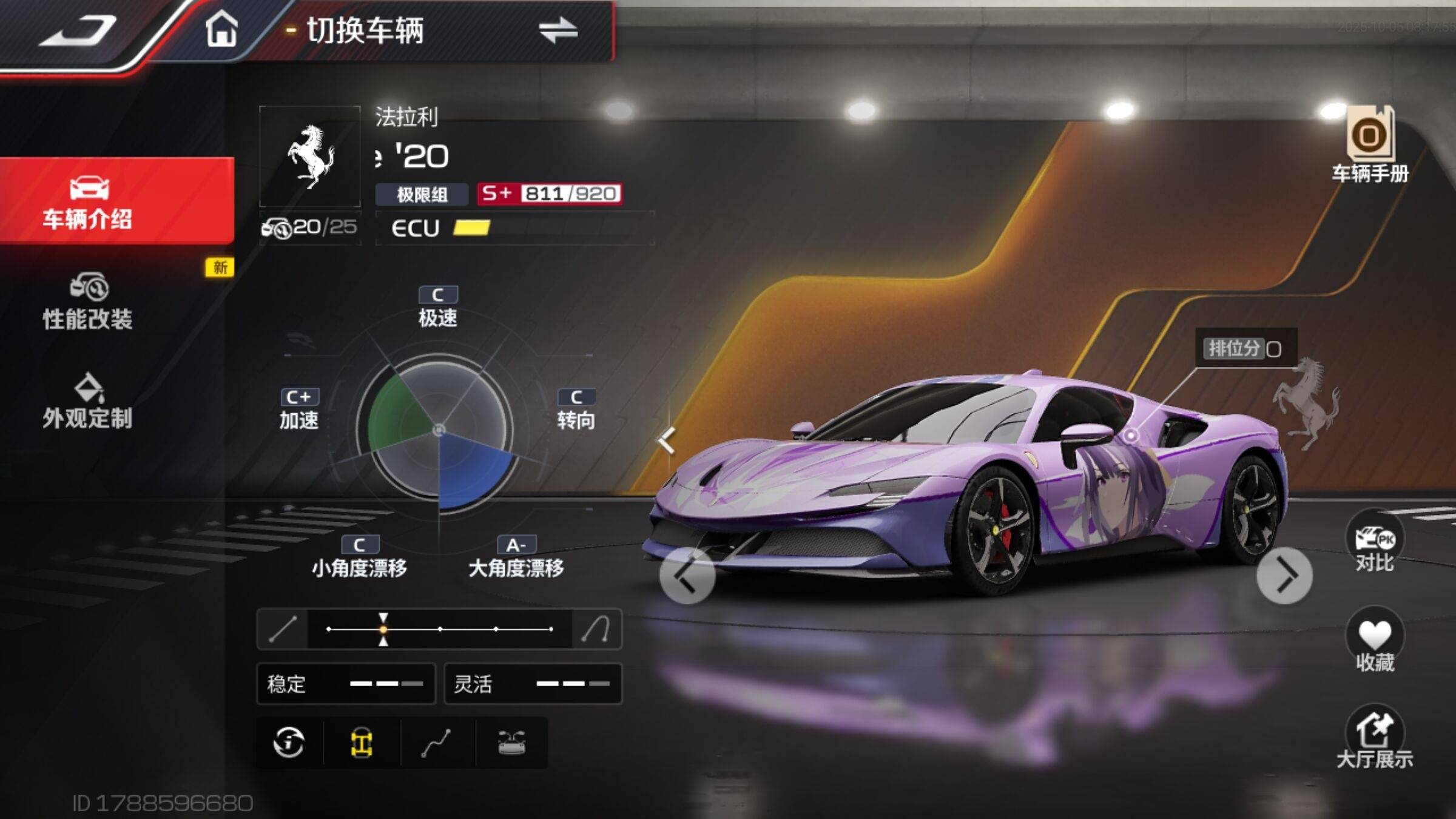1456x819 pixels.
Task: Open the 外观定制 customization tab
Action: (x=88, y=402)
